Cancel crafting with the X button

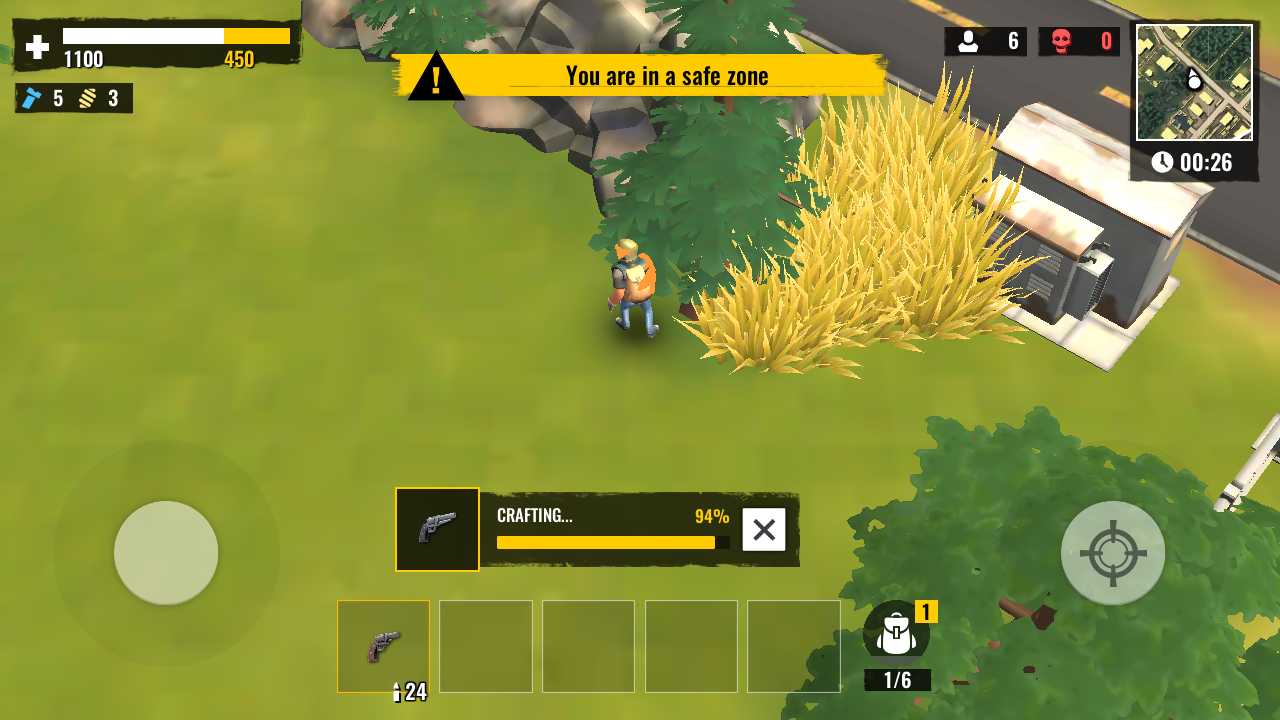pos(764,530)
